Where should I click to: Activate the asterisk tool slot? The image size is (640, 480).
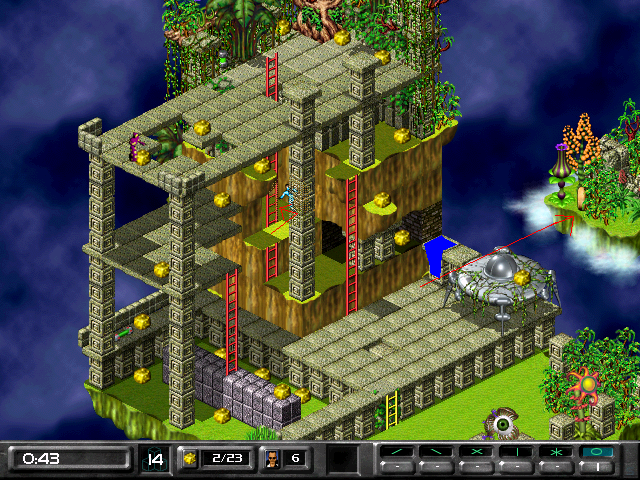click(x=557, y=453)
